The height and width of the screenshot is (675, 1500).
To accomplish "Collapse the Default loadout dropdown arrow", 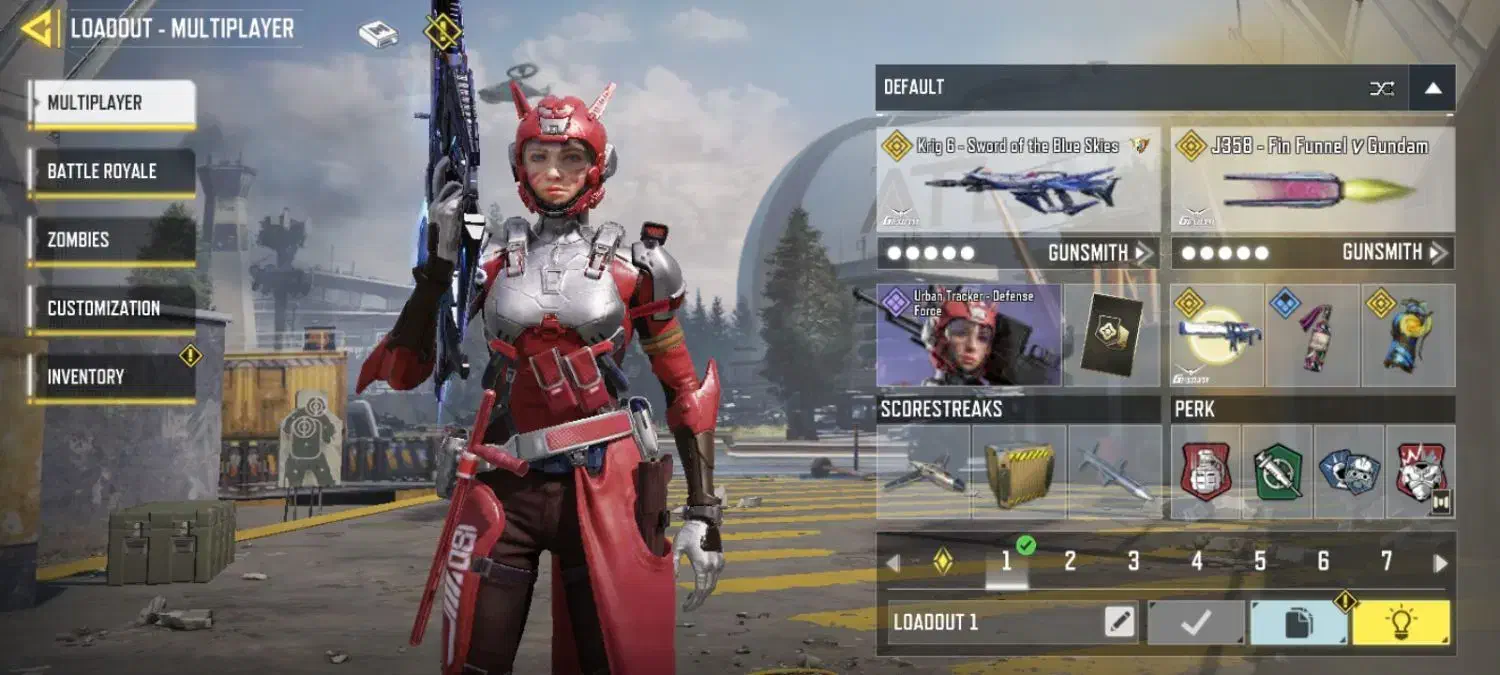I will 1432,88.
